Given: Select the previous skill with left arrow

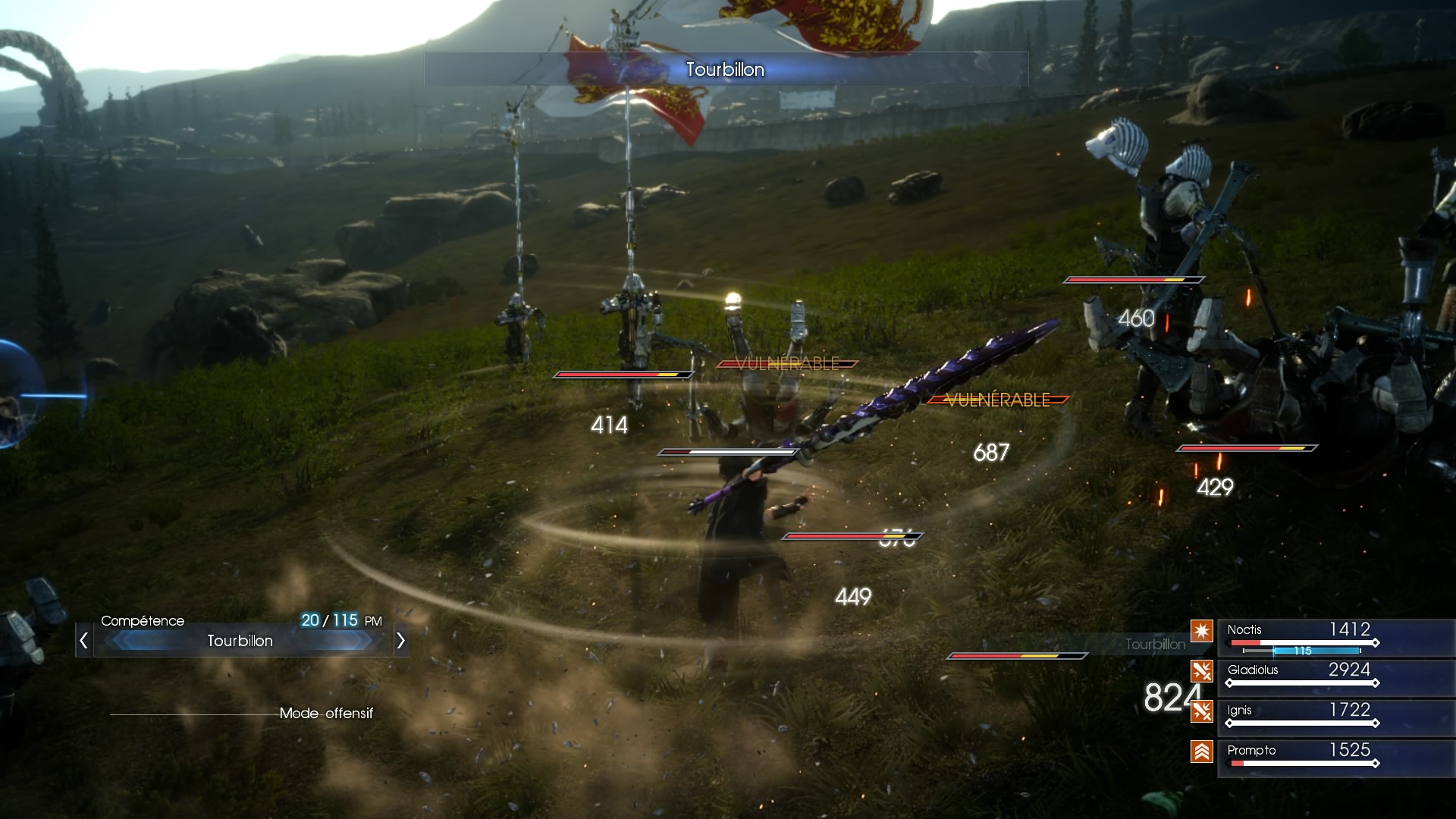Looking at the screenshot, I should pos(83,641).
